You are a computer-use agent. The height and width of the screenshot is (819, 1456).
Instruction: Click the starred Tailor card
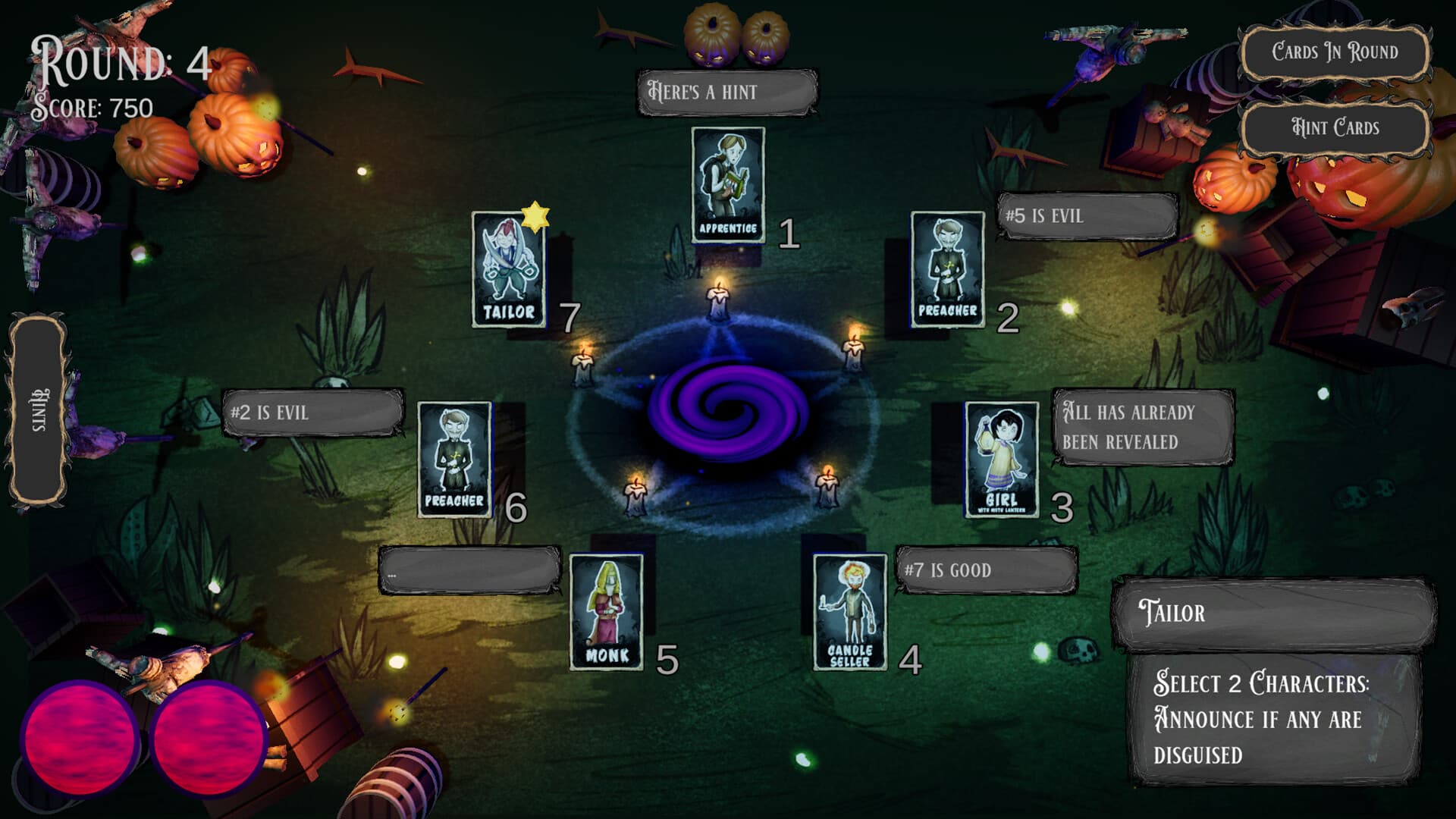click(x=507, y=273)
